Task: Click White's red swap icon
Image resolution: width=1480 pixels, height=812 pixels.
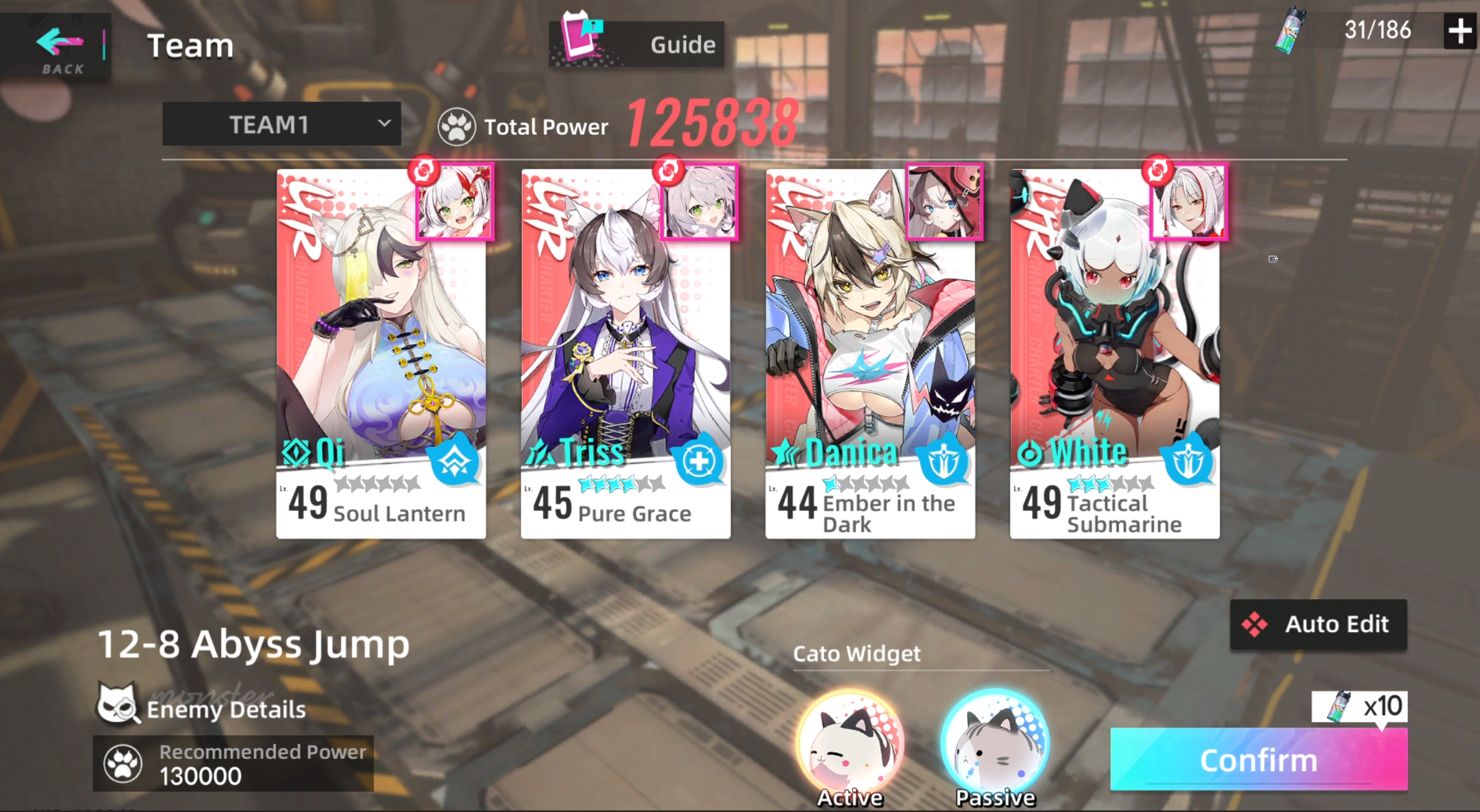Action: coord(1158,172)
